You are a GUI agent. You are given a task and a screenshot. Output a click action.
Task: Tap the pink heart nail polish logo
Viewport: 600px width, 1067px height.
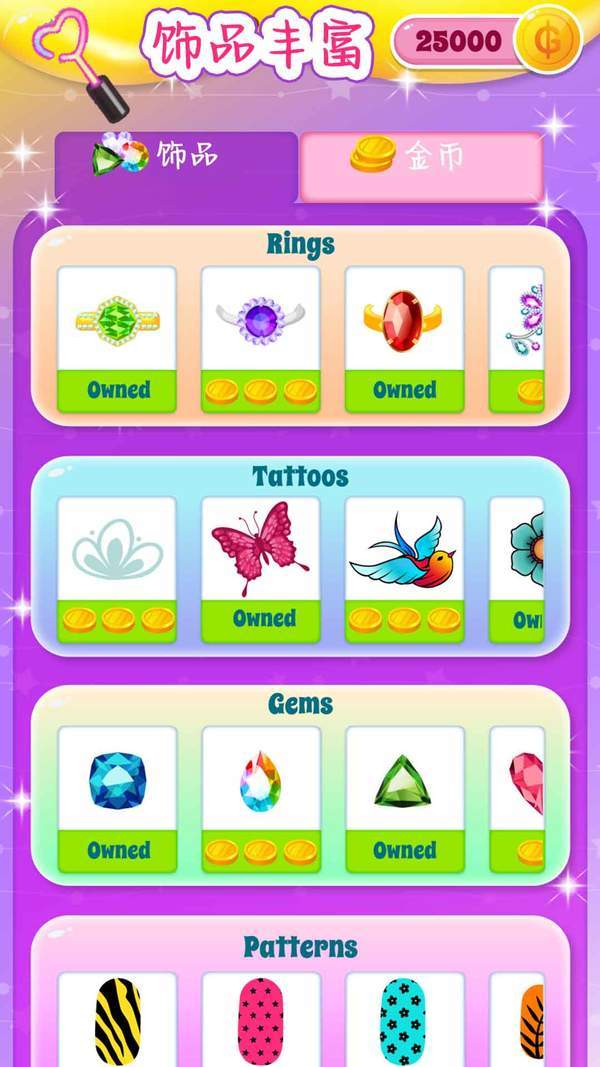(80, 62)
